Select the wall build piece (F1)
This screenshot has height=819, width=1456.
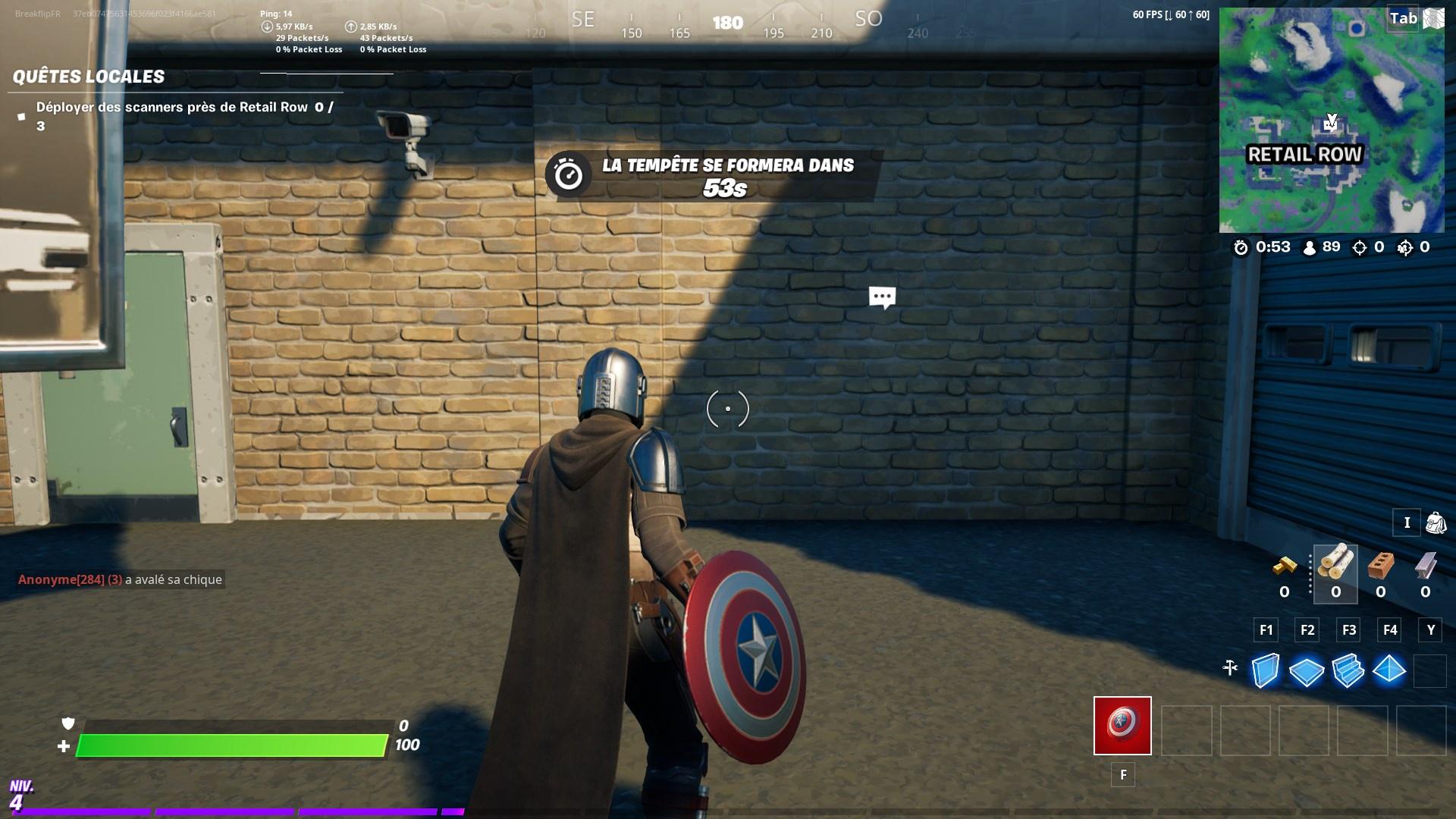click(x=1266, y=670)
